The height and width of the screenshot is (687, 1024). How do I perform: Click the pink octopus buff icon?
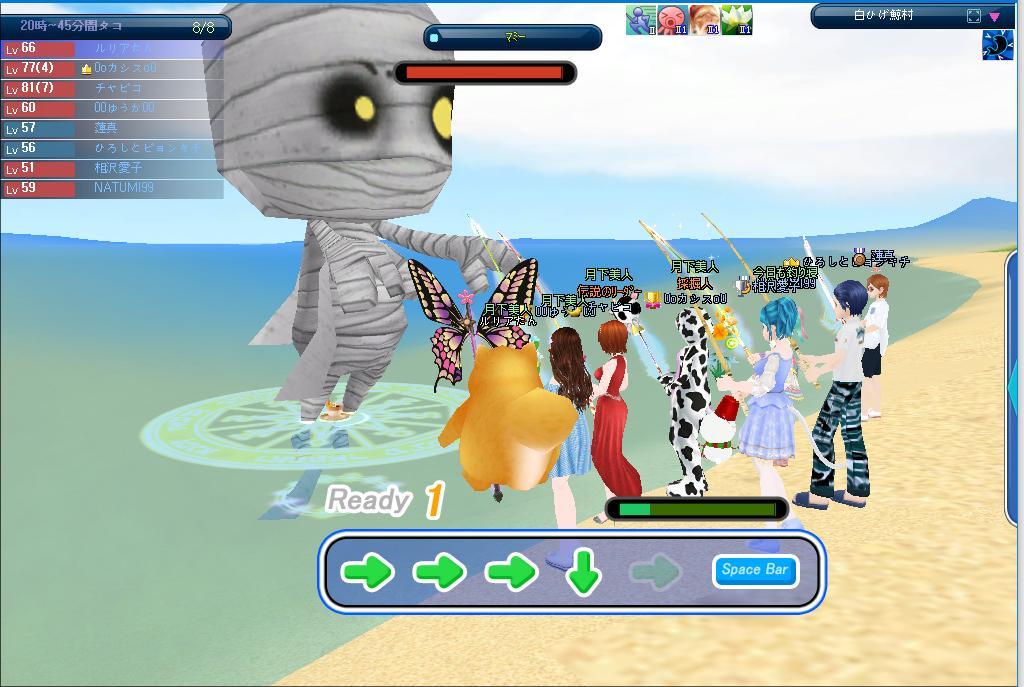(672, 20)
